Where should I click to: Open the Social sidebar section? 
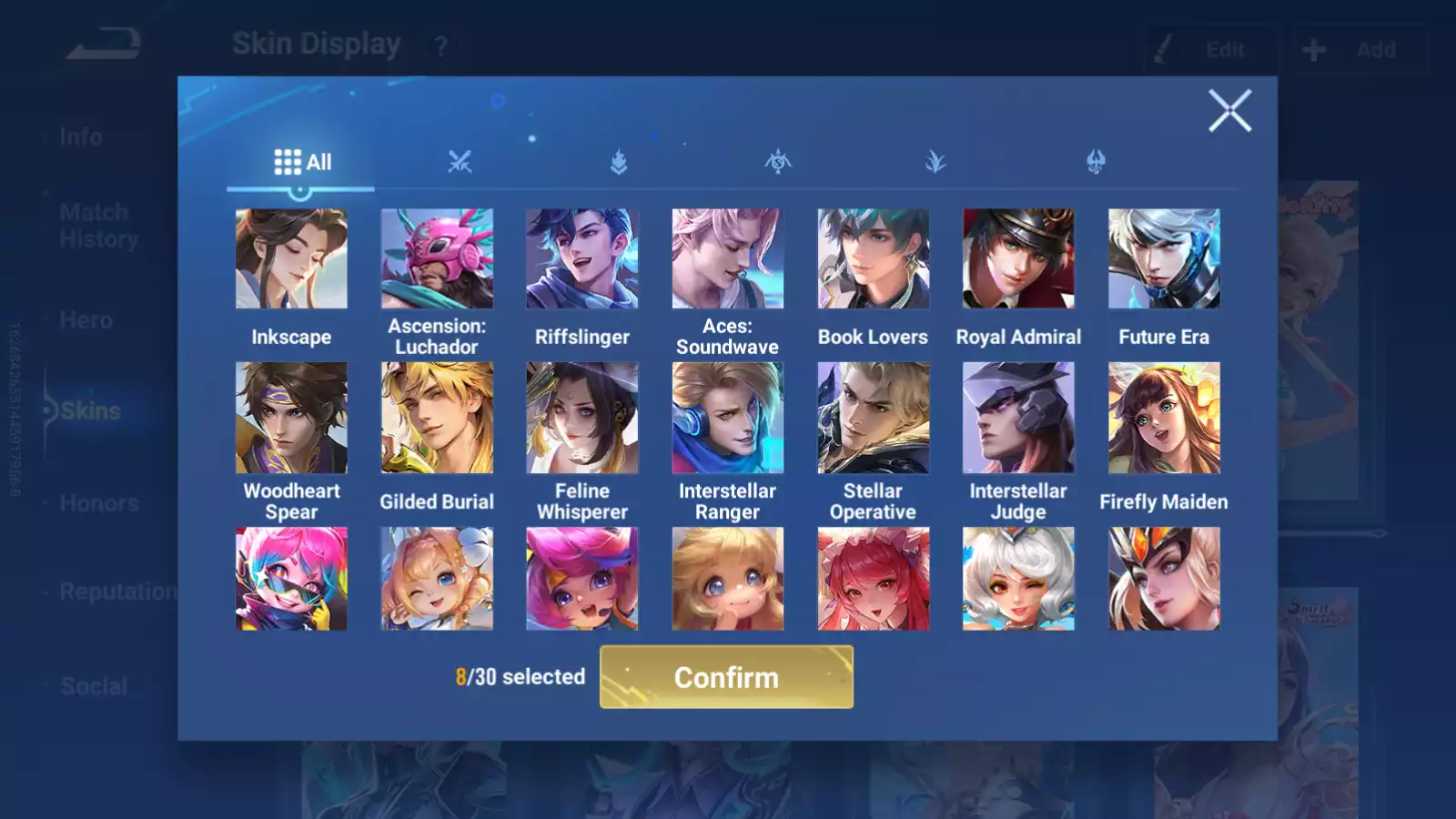click(94, 686)
